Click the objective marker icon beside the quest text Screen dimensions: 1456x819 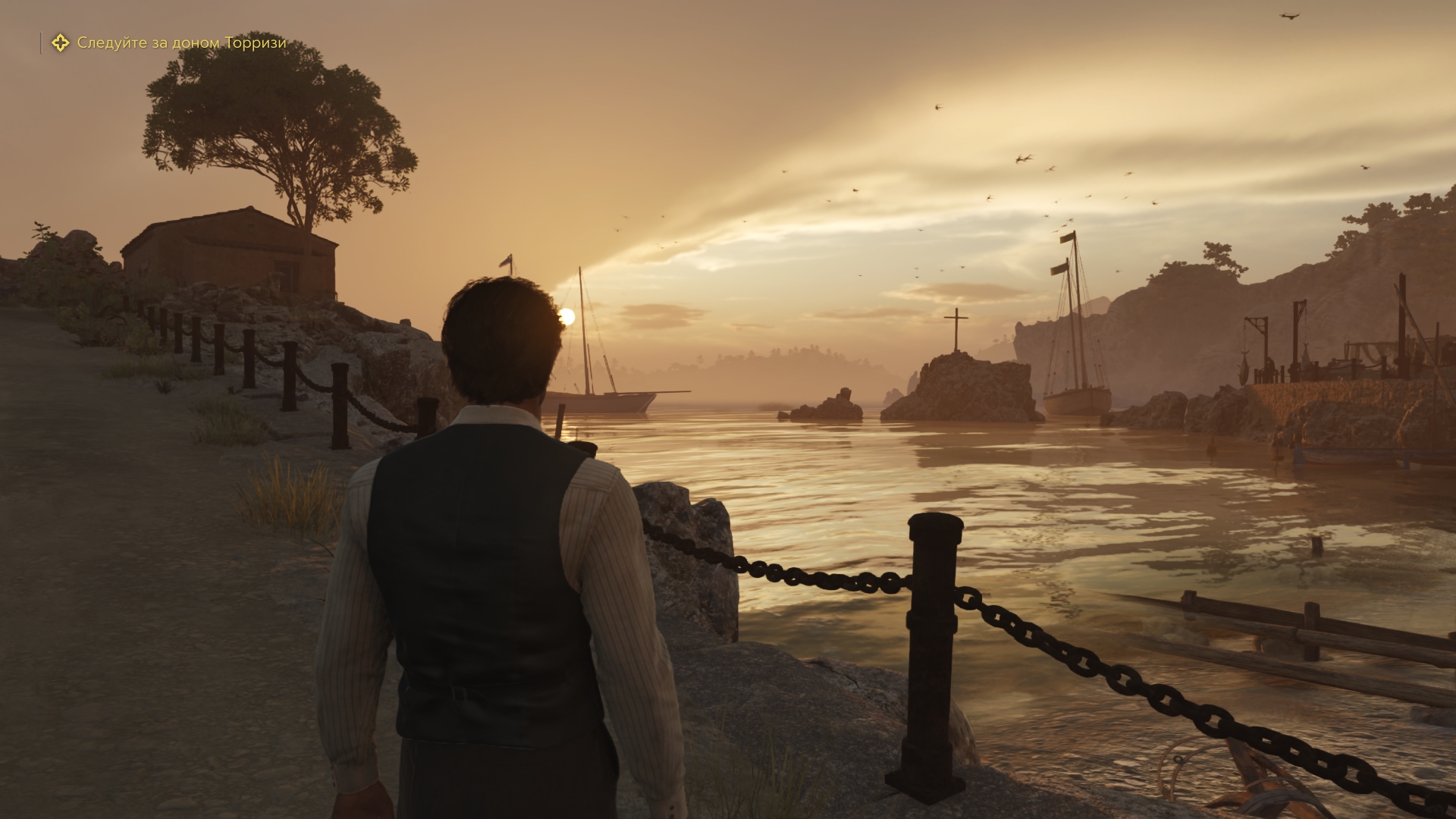pos(60,43)
